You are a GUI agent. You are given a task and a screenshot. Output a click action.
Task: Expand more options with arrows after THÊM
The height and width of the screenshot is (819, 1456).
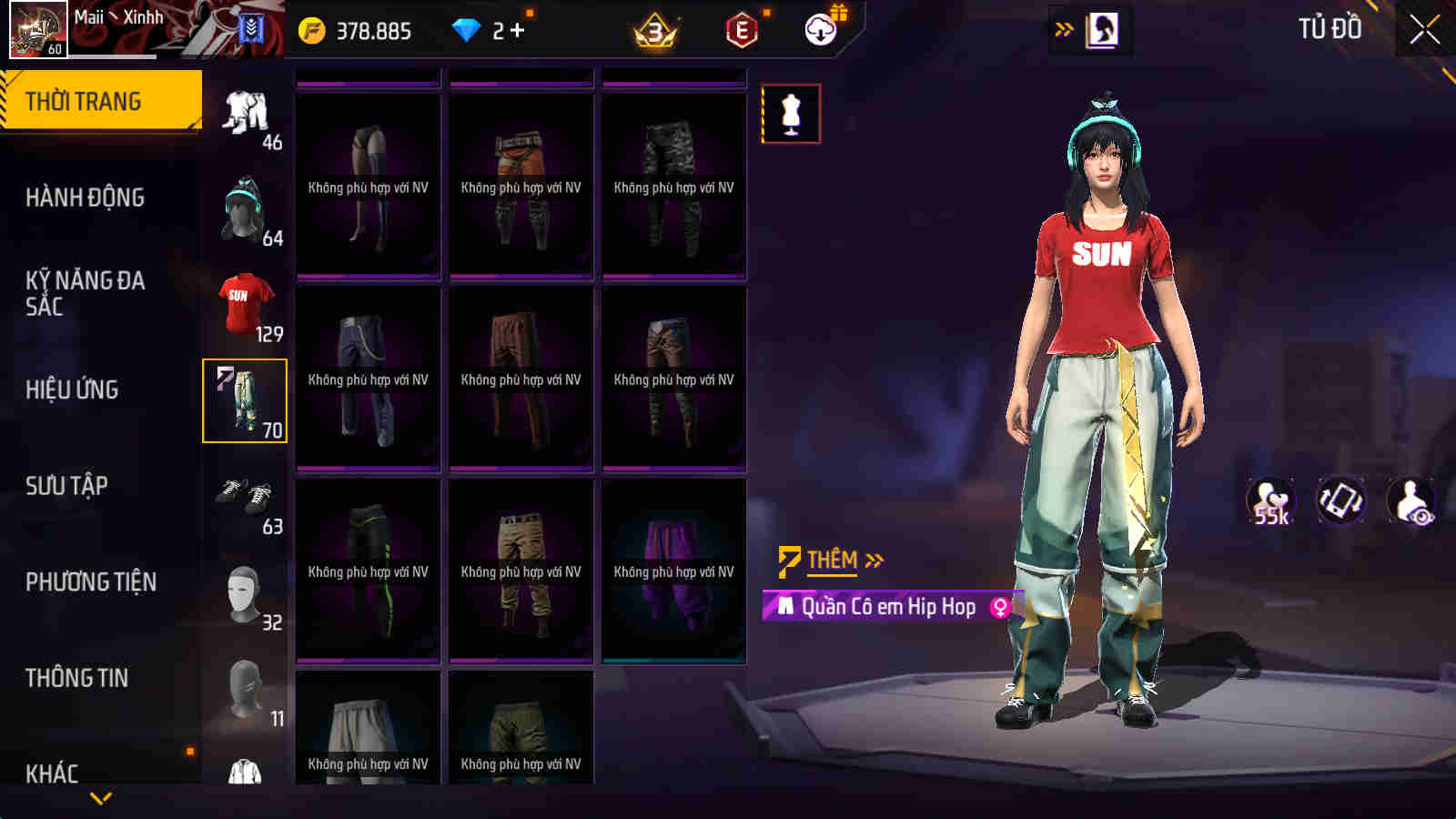click(x=875, y=561)
